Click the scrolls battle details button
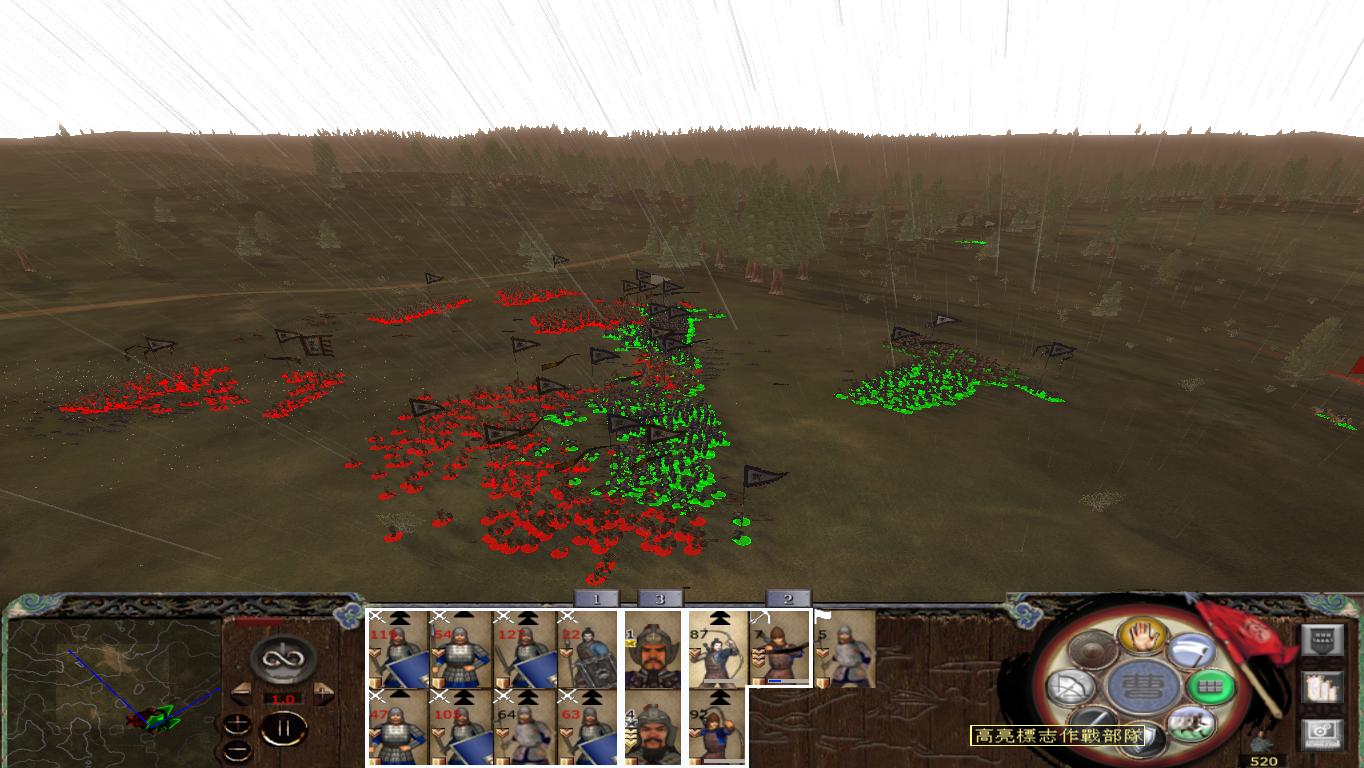 pyautogui.click(x=1323, y=688)
